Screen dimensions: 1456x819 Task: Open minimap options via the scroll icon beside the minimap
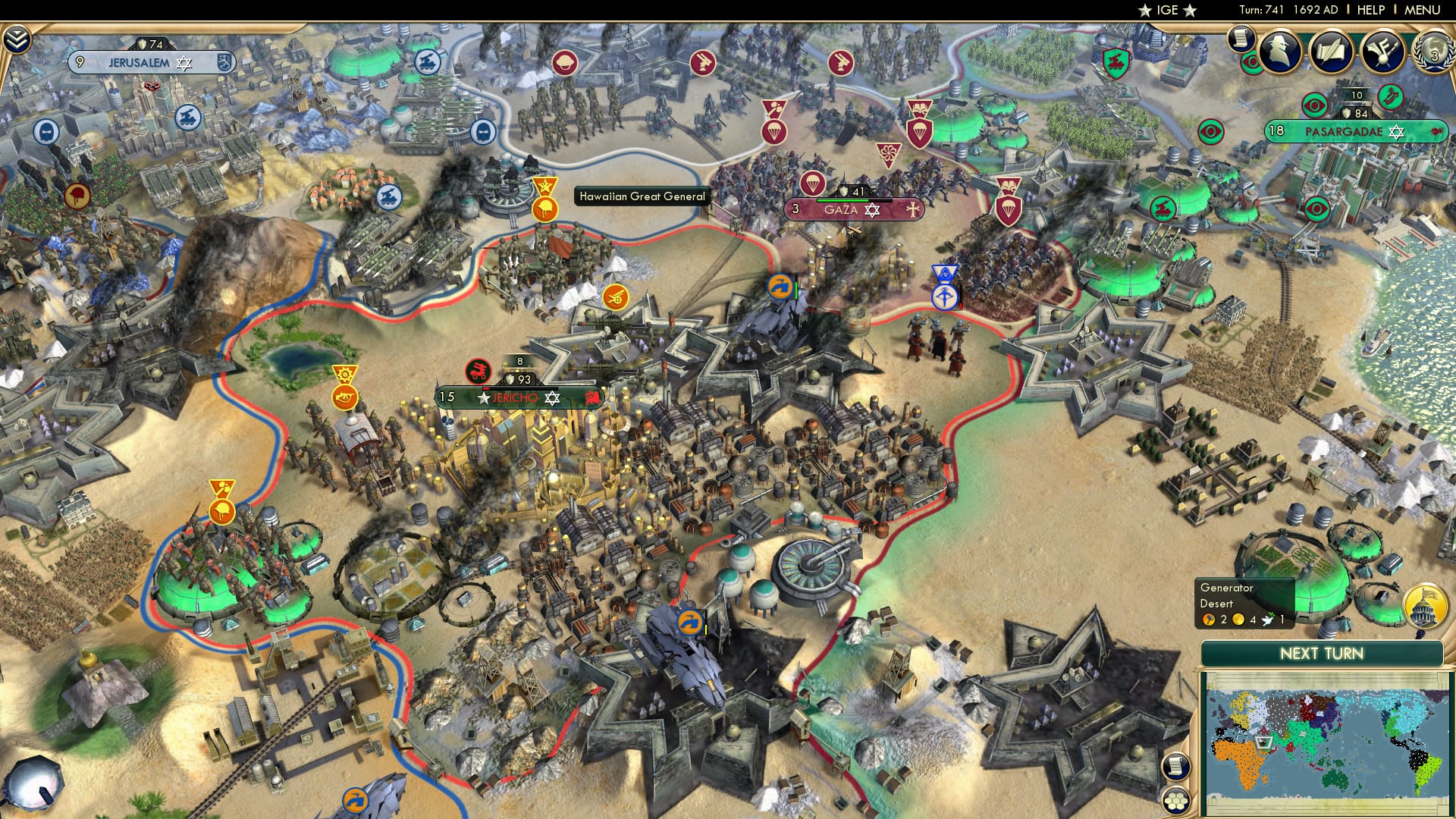coord(1175,766)
